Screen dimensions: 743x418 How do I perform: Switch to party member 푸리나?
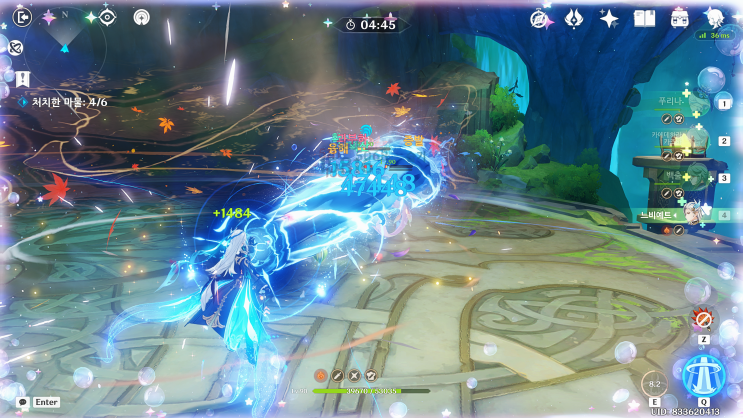[x=680, y=104]
